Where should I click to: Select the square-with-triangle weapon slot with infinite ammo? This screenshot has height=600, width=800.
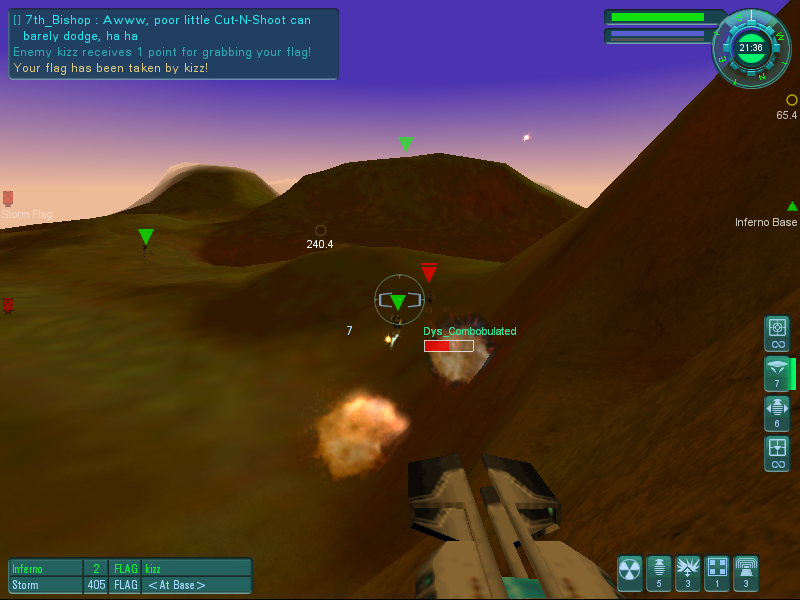tap(777, 453)
